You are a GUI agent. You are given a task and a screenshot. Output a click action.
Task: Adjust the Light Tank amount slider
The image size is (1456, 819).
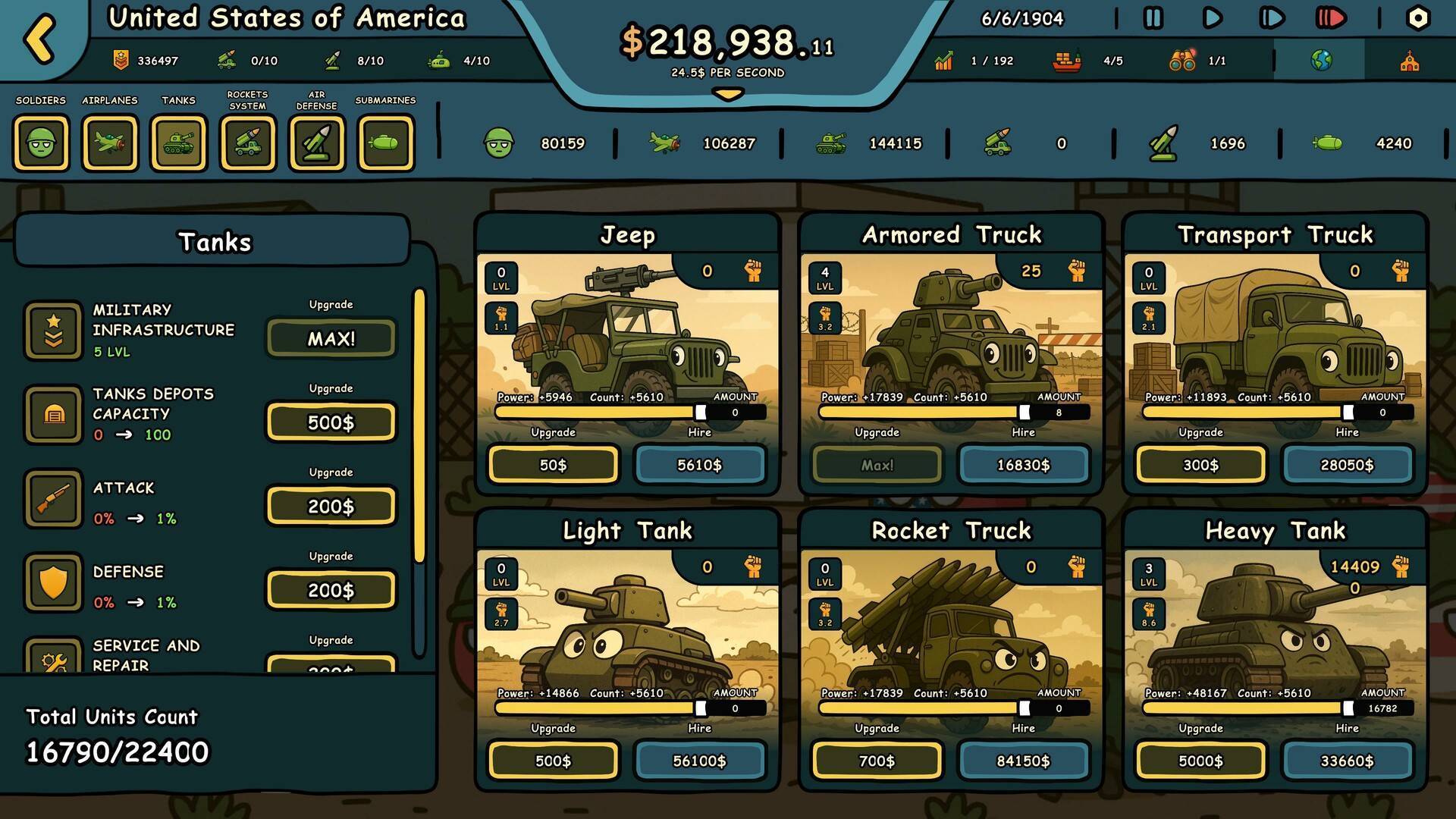click(x=700, y=708)
